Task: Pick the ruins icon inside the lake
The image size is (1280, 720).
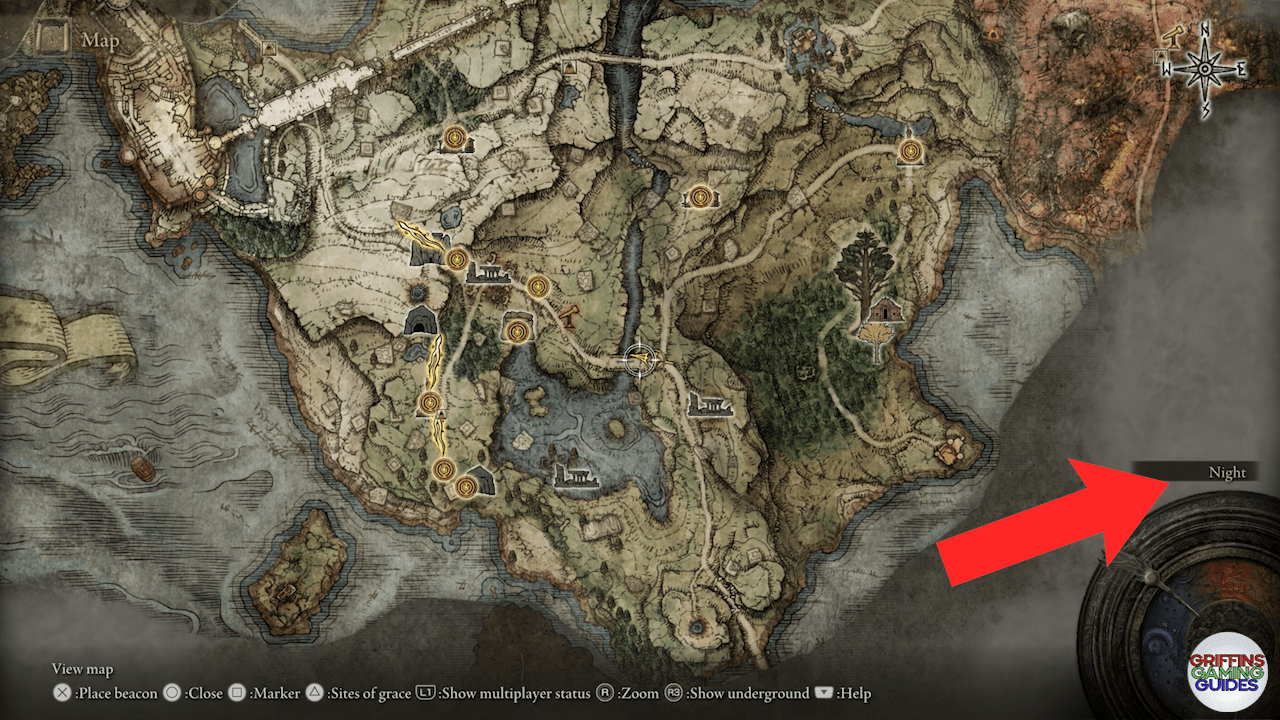Action: [x=576, y=477]
